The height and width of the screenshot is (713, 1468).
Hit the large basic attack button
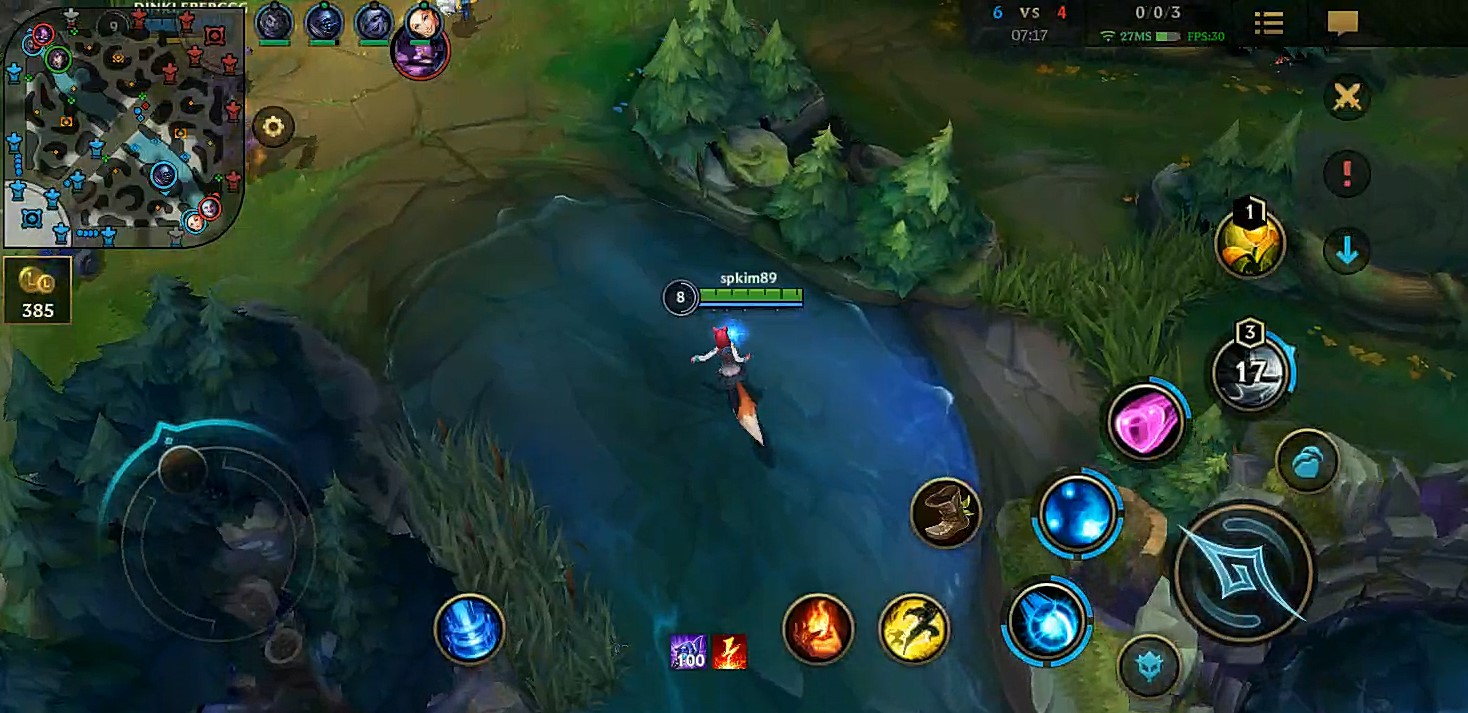[x=1243, y=573]
